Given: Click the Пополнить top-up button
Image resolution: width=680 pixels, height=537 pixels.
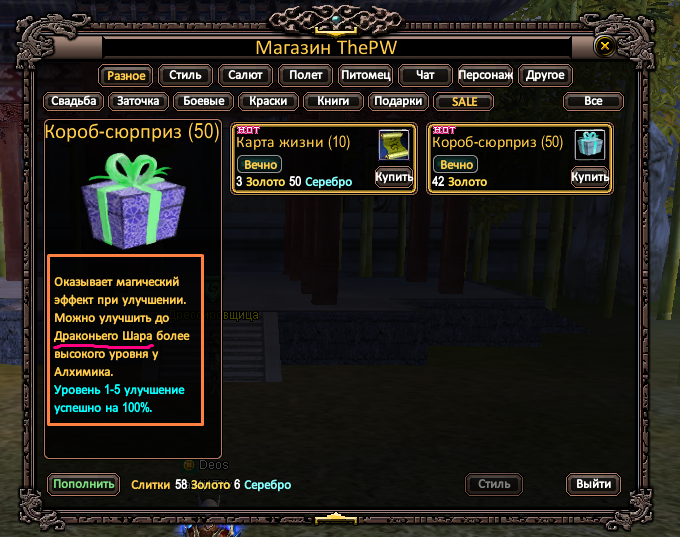Looking at the screenshot, I should [x=83, y=484].
